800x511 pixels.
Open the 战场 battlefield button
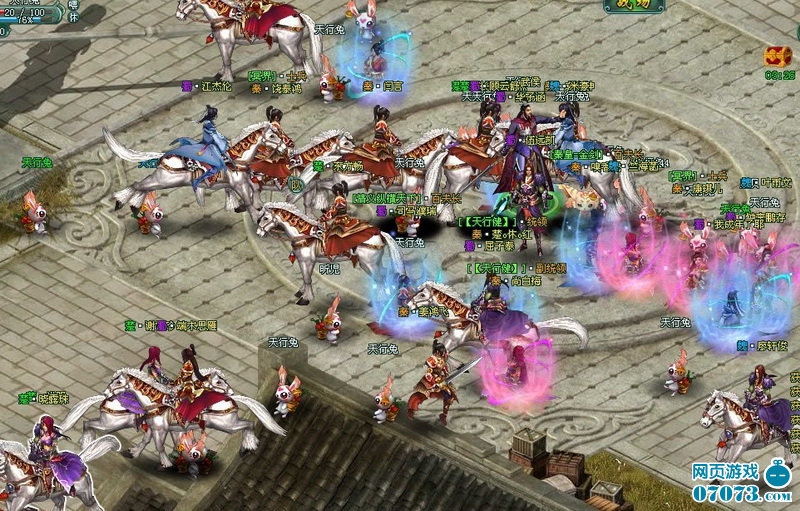click(637, 5)
